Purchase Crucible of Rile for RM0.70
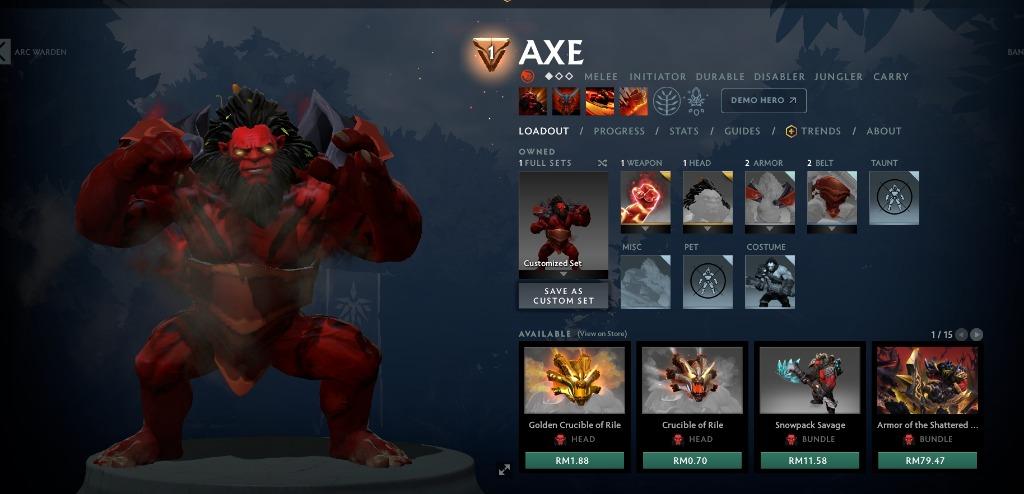1024x494 pixels. [692, 460]
